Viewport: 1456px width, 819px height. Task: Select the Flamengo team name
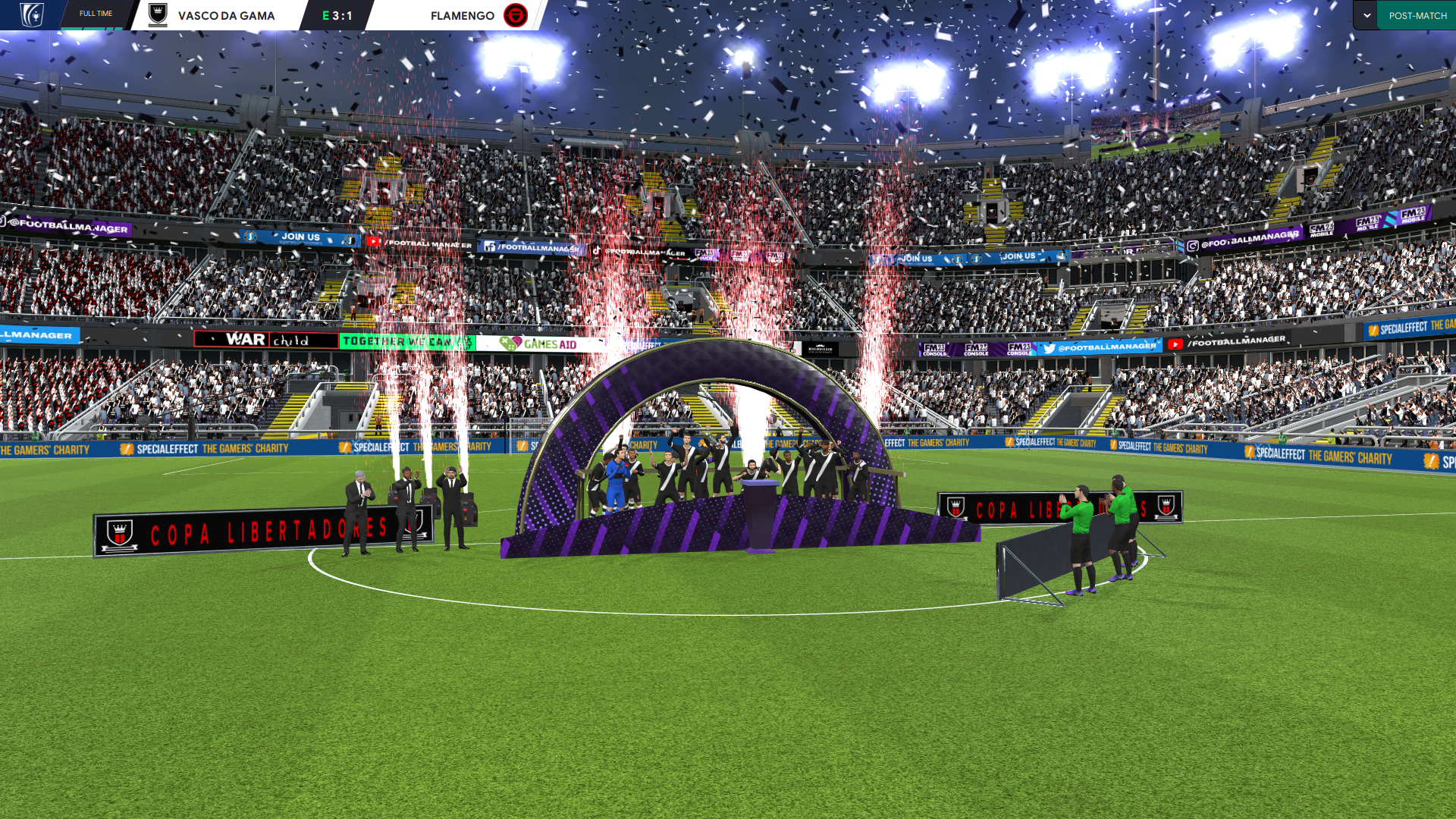pyautogui.click(x=462, y=15)
